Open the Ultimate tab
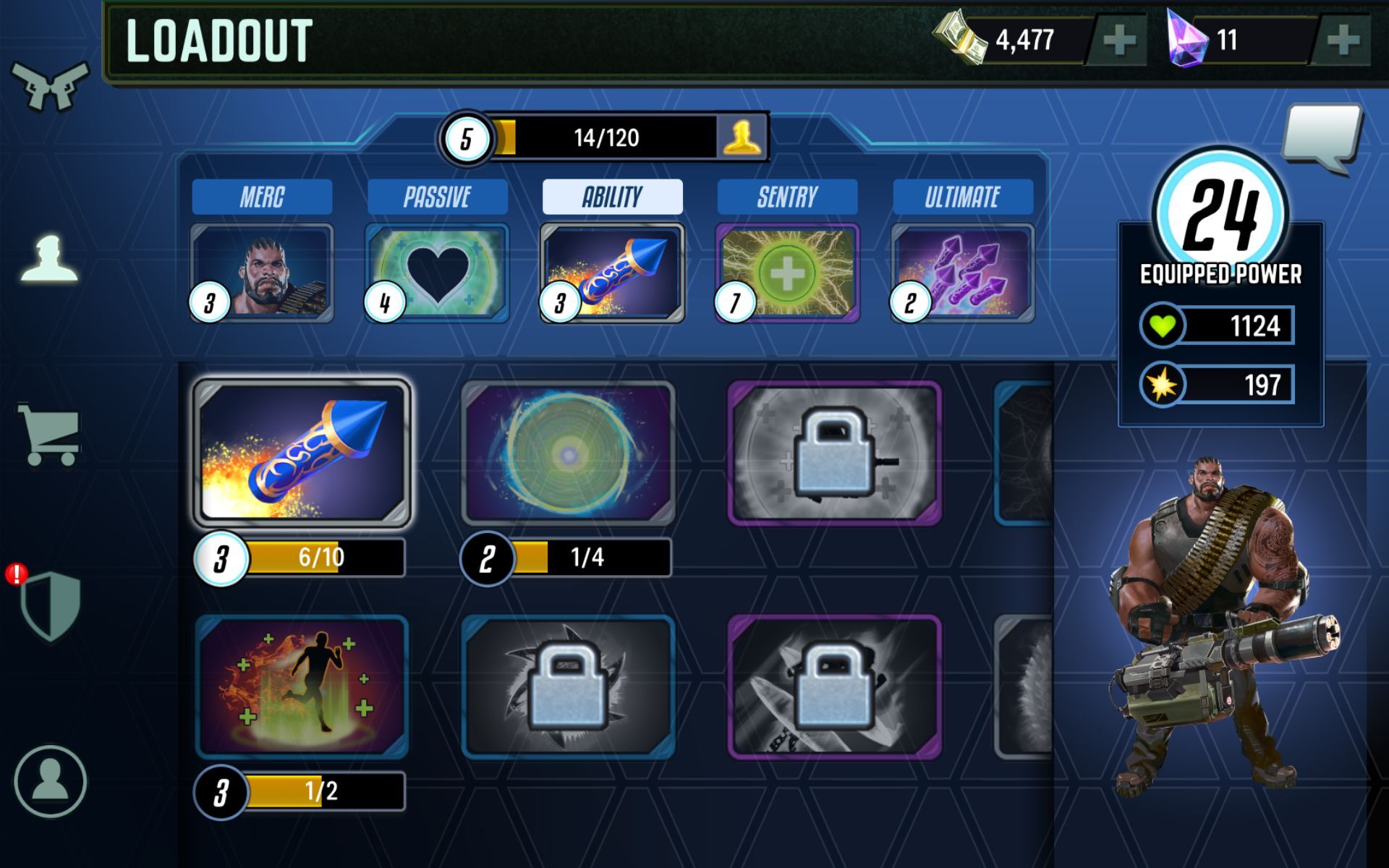 [962, 197]
